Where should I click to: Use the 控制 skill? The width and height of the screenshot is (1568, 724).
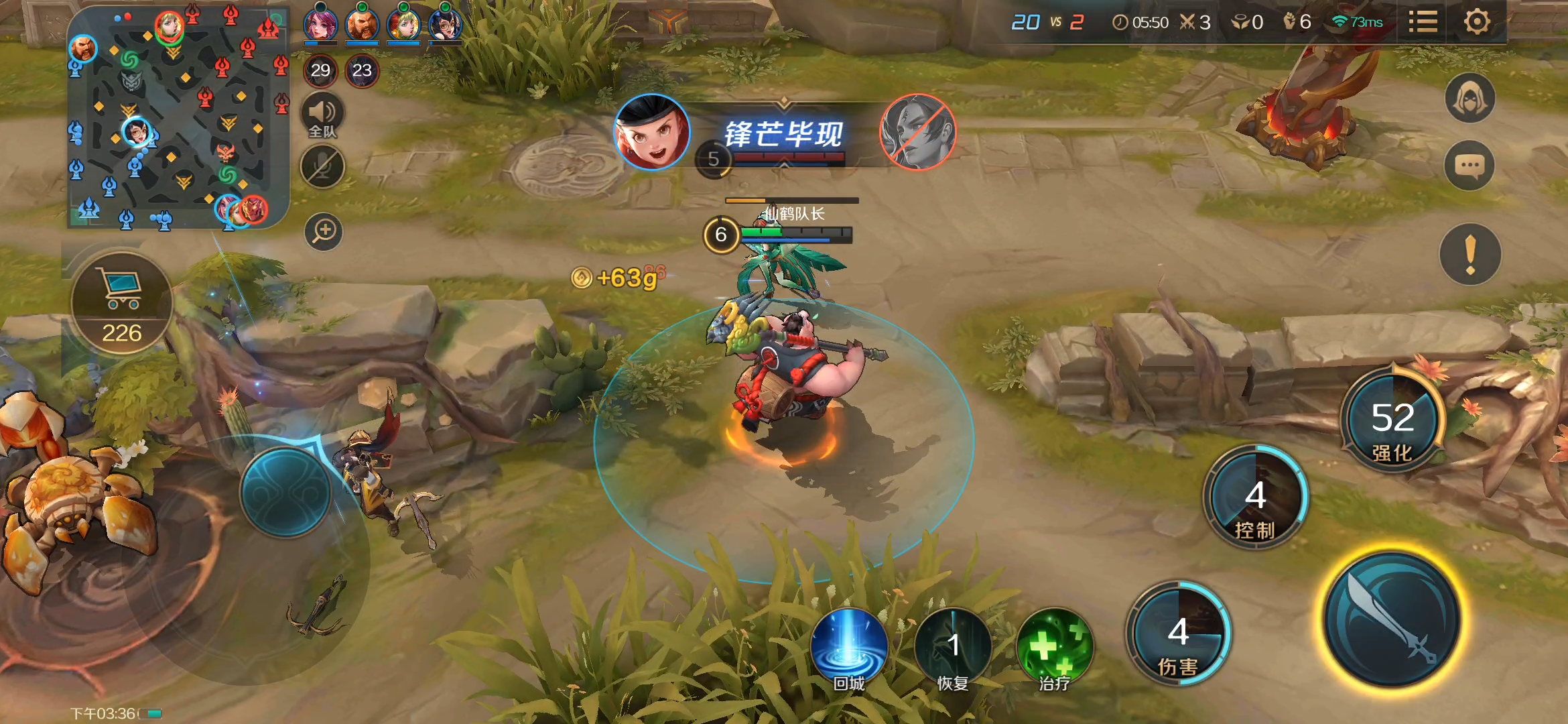click(x=1255, y=499)
